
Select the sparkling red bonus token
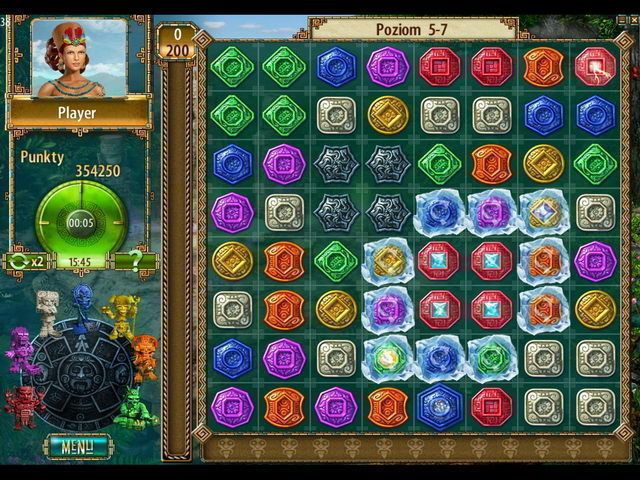click(x=595, y=66)
